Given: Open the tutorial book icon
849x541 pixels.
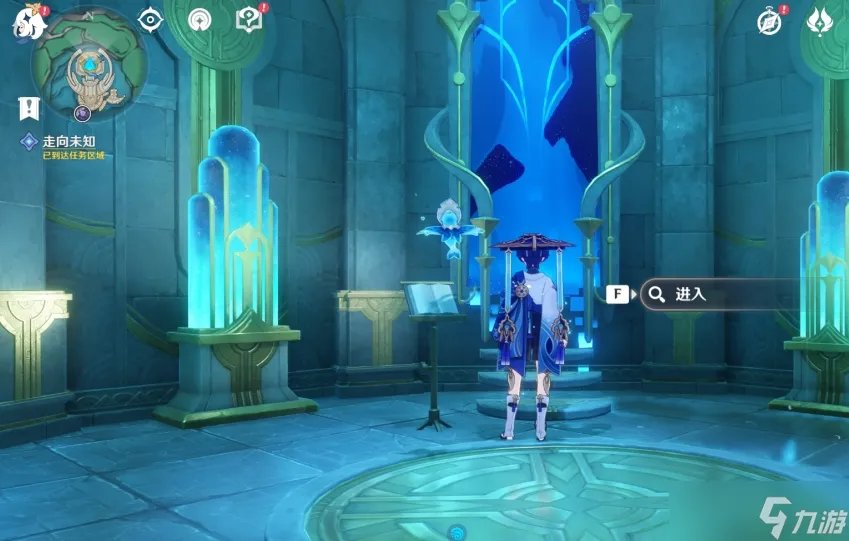Looking at the screenshot, I should (x=247, y=19).
